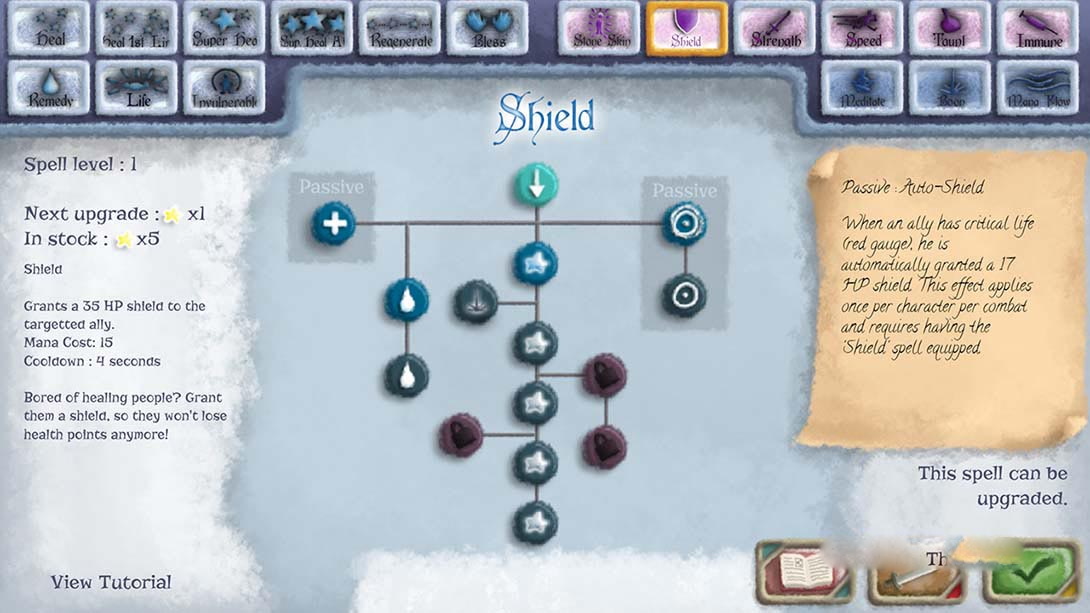This screenshot has height=613, width=1090.
Task: Open the Remedy spell tree
Action: tap(49, 88)
